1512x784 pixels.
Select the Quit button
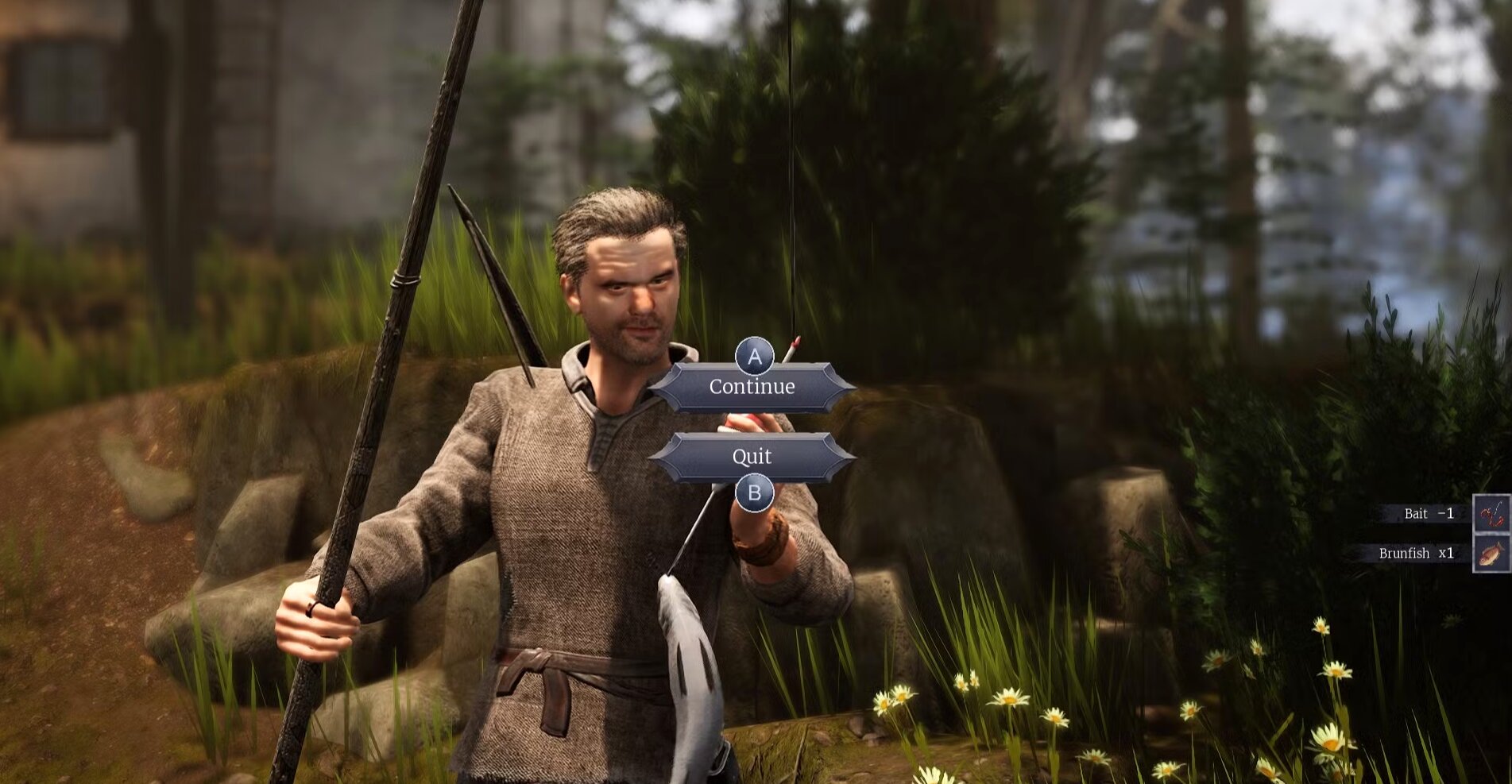click(752, 457)
